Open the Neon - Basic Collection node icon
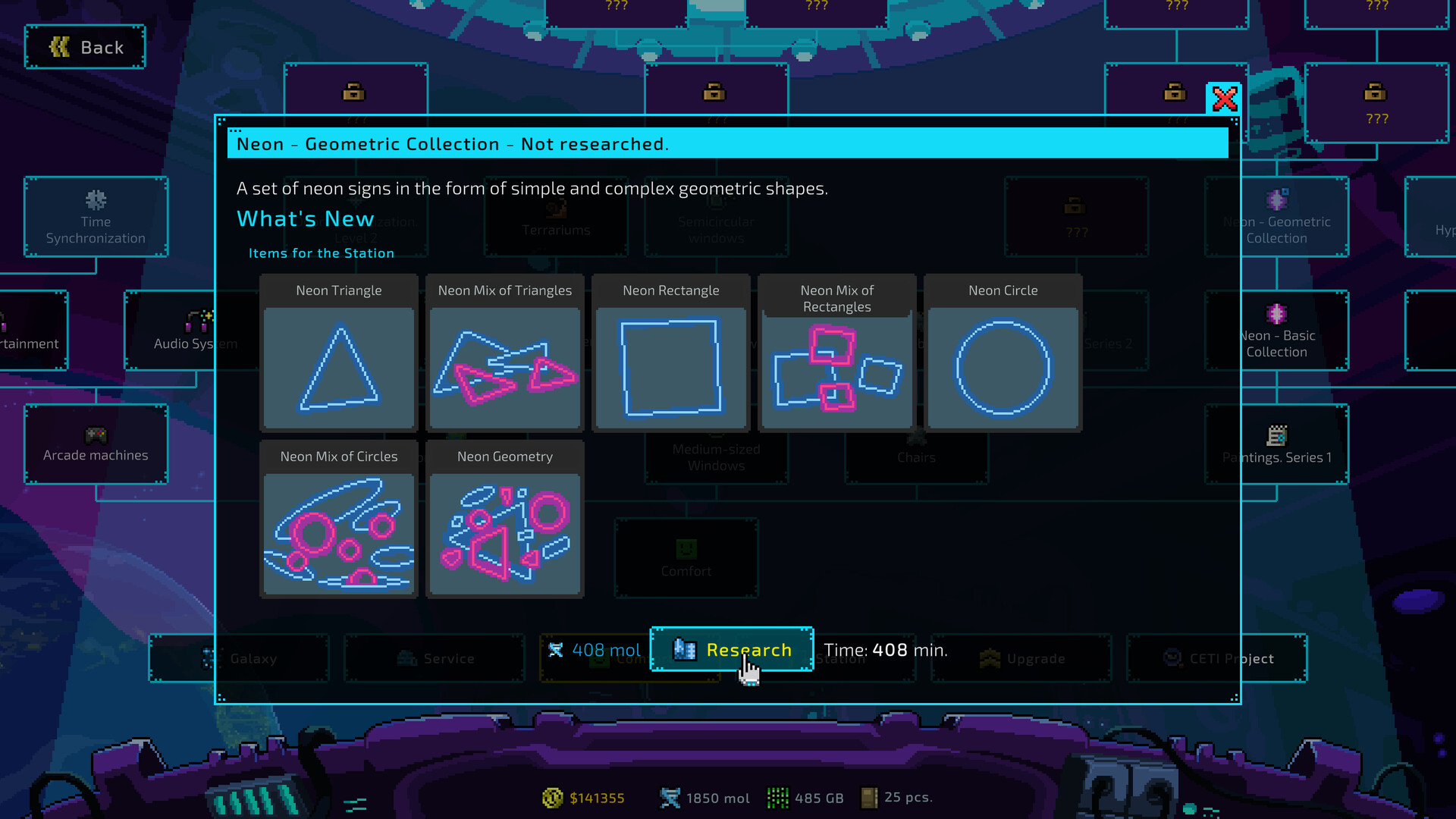 point(1276,312)
